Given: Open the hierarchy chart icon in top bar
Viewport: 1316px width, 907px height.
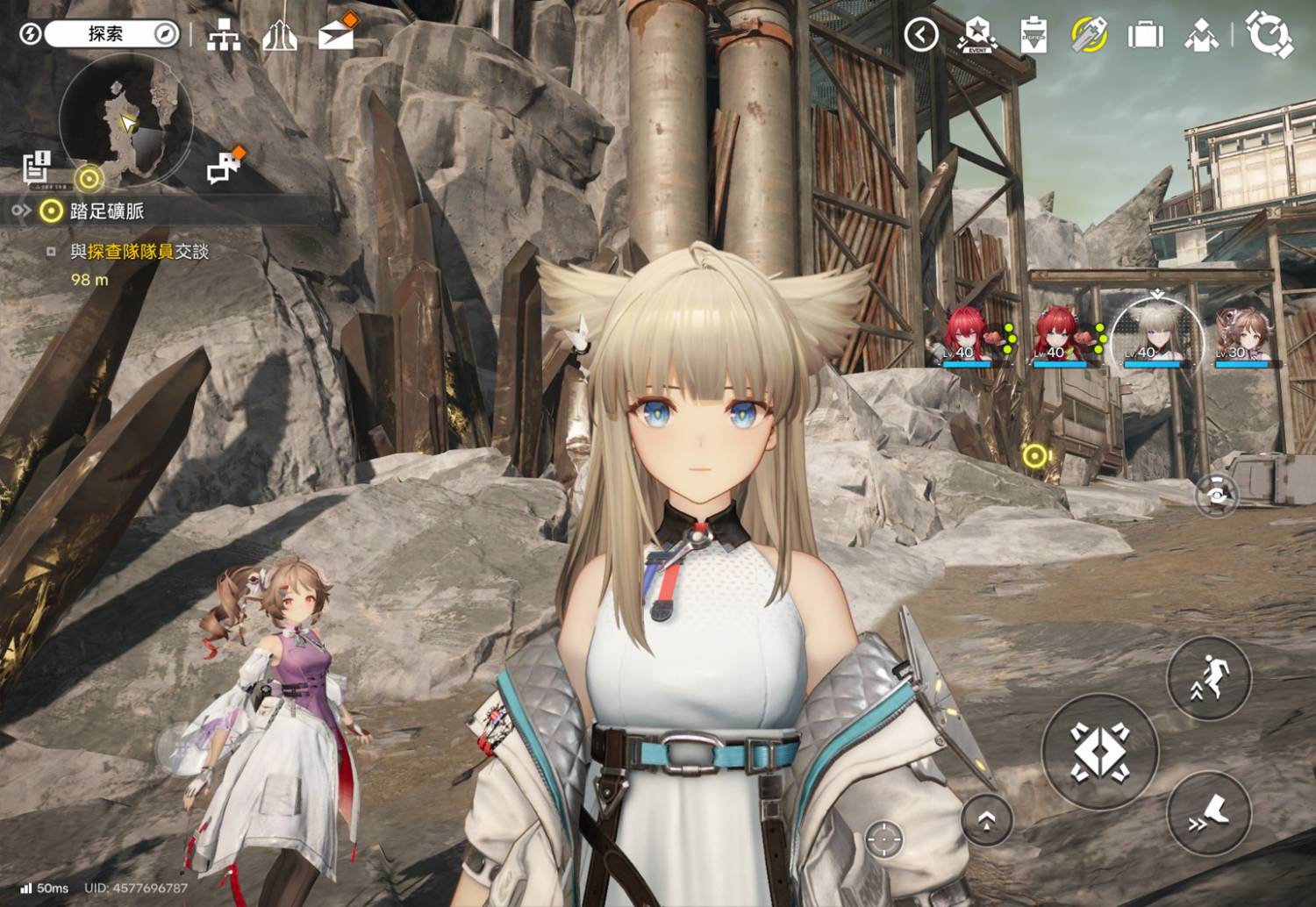Looking at the screenshot, I should [x=224, y=35].
